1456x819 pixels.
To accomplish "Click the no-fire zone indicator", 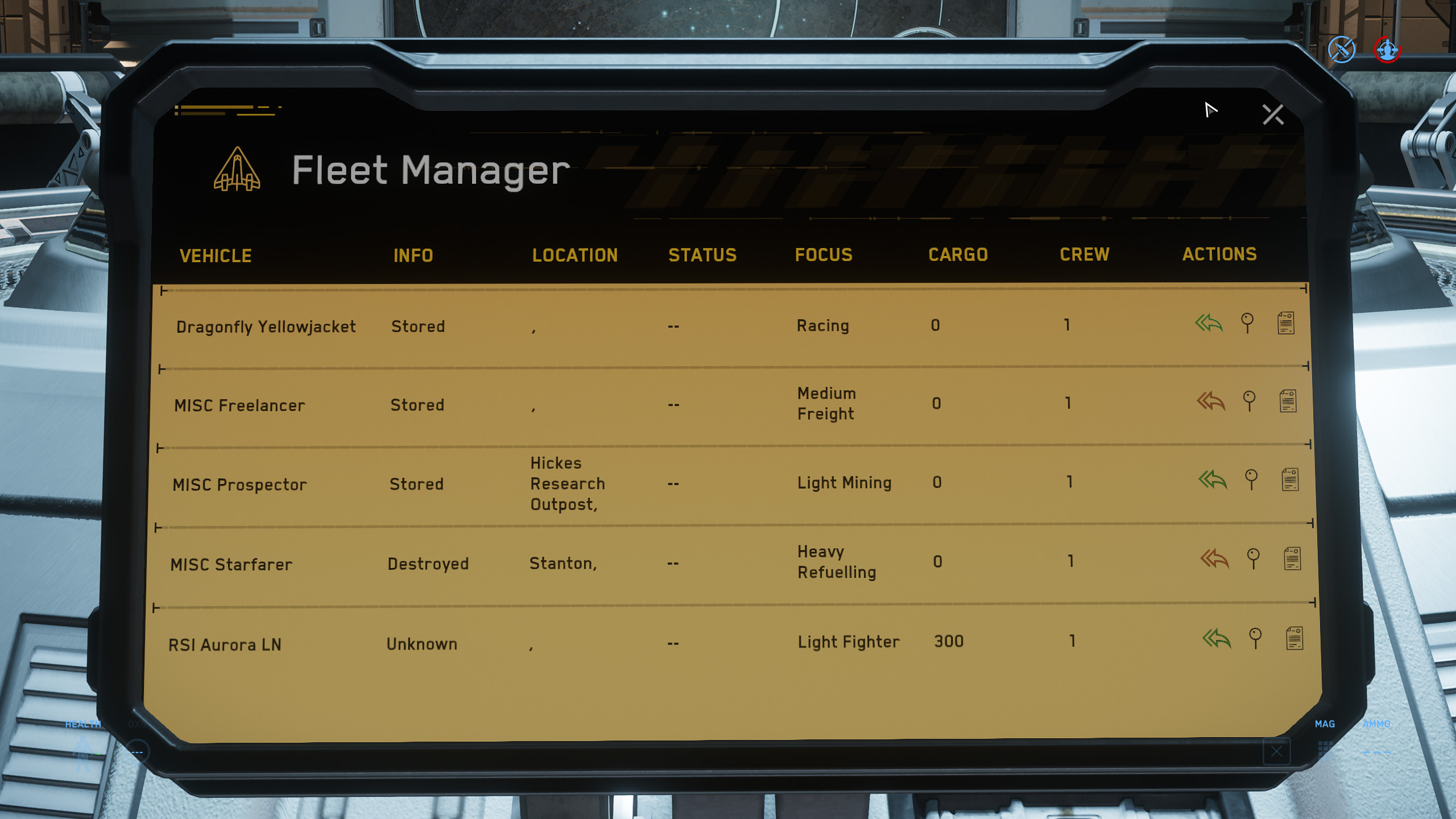I will click(x=1341, y=50).
